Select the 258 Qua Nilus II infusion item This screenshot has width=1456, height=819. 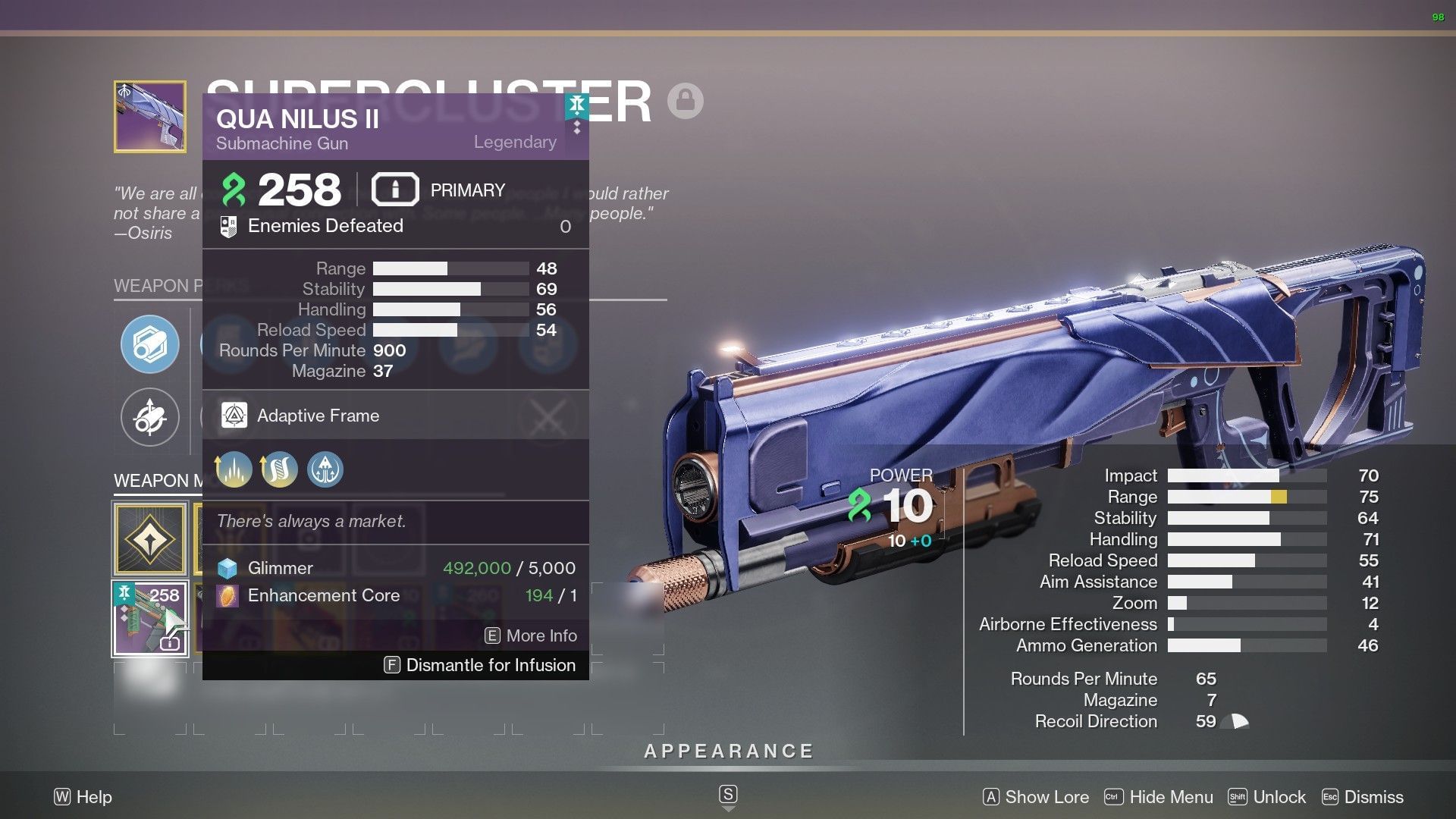[149, 618]
